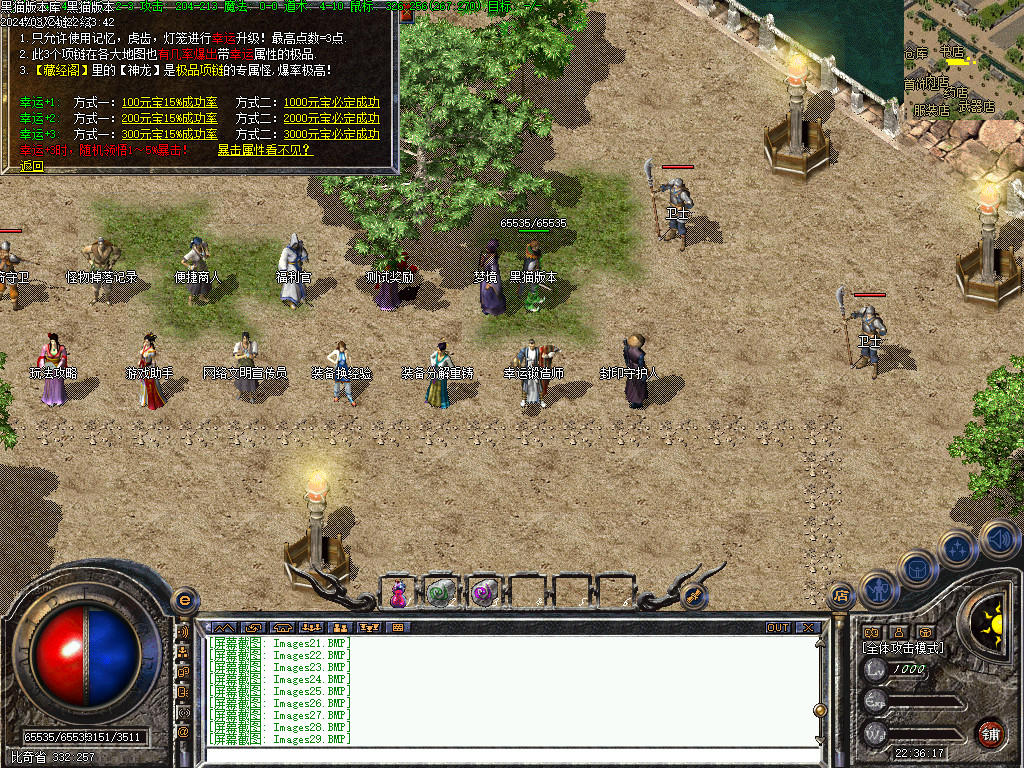Select the 3000元宝 guaranteed success option
1024x768 pixels.
[331, 134]
